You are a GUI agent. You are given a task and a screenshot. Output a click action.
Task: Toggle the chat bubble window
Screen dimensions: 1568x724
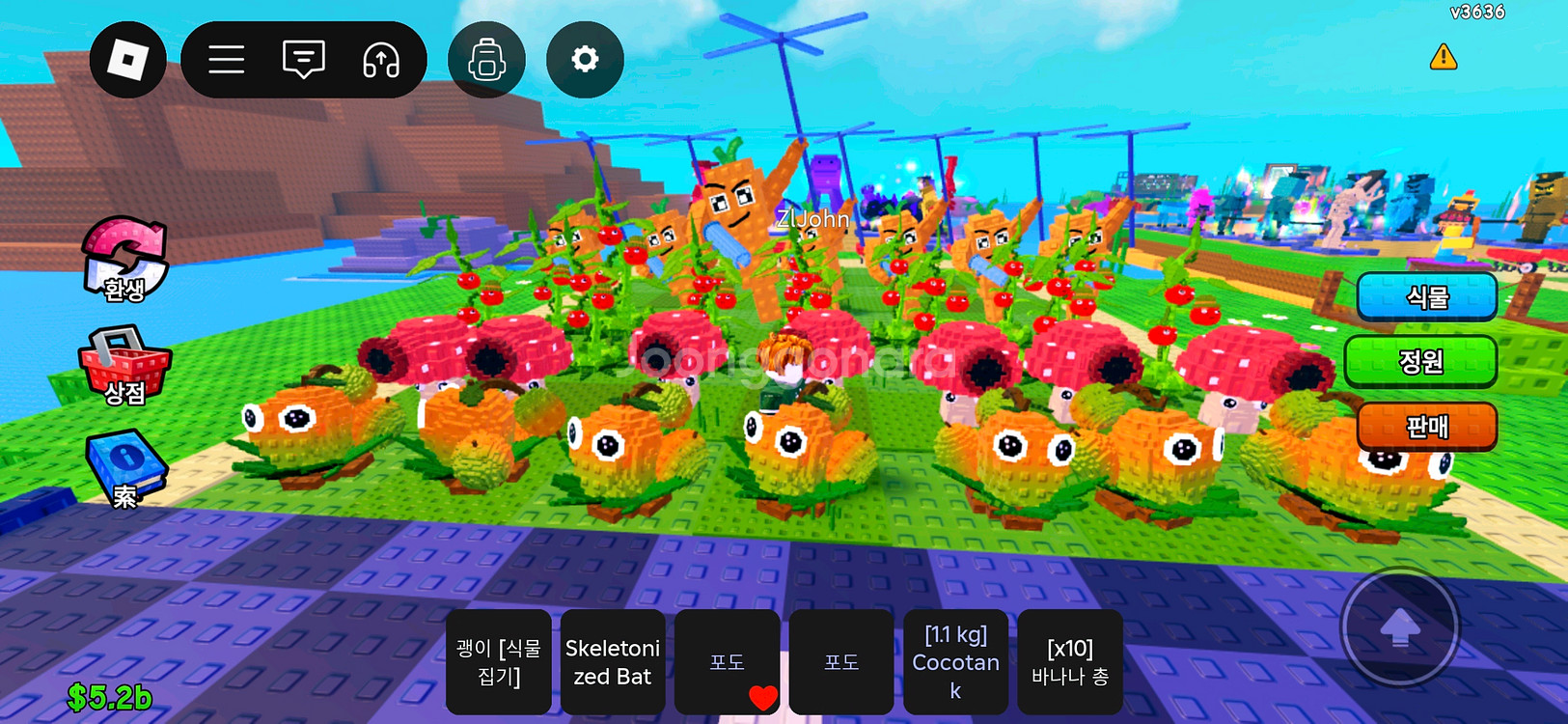tap(304, 60)
